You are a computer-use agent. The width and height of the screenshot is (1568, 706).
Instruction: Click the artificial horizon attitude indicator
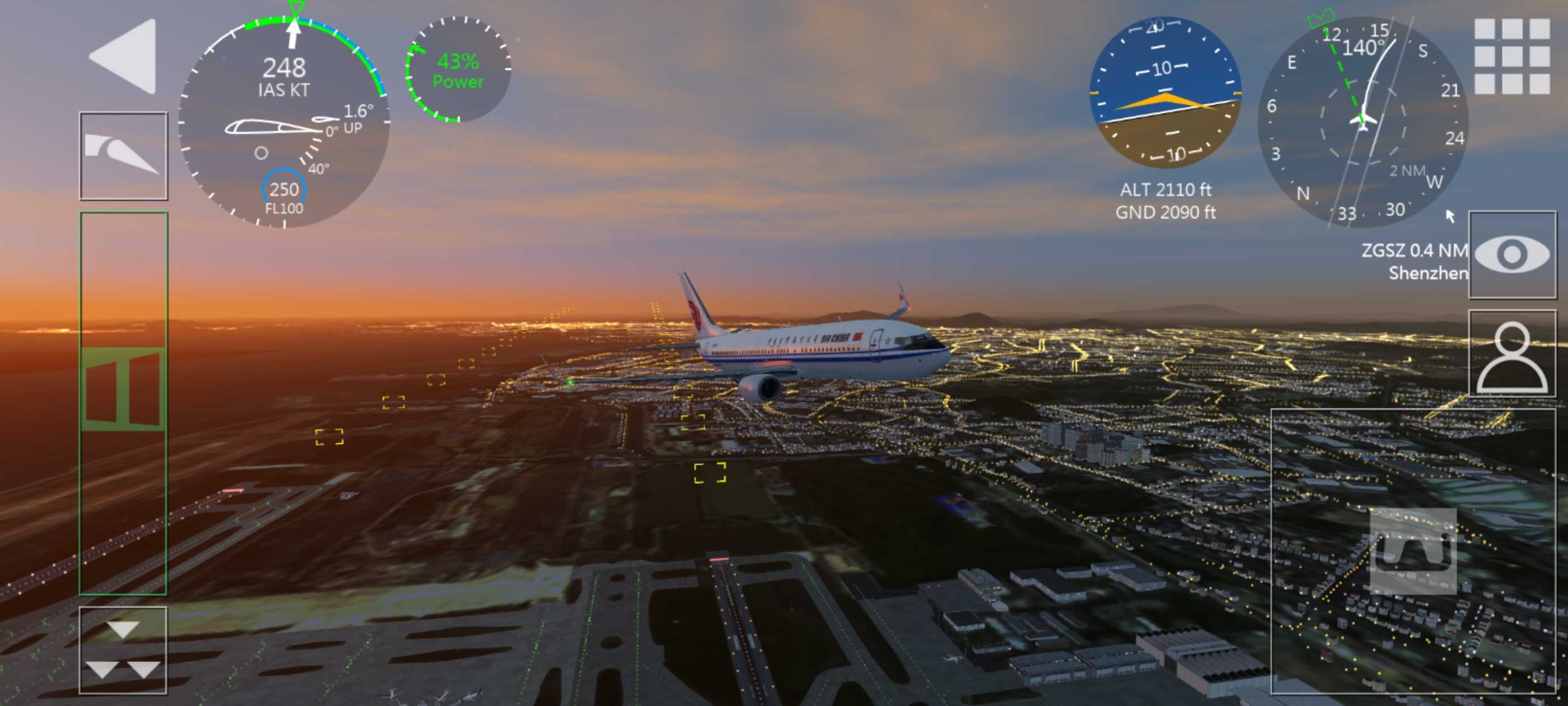pyautogui.click(x=1165, y=92)
